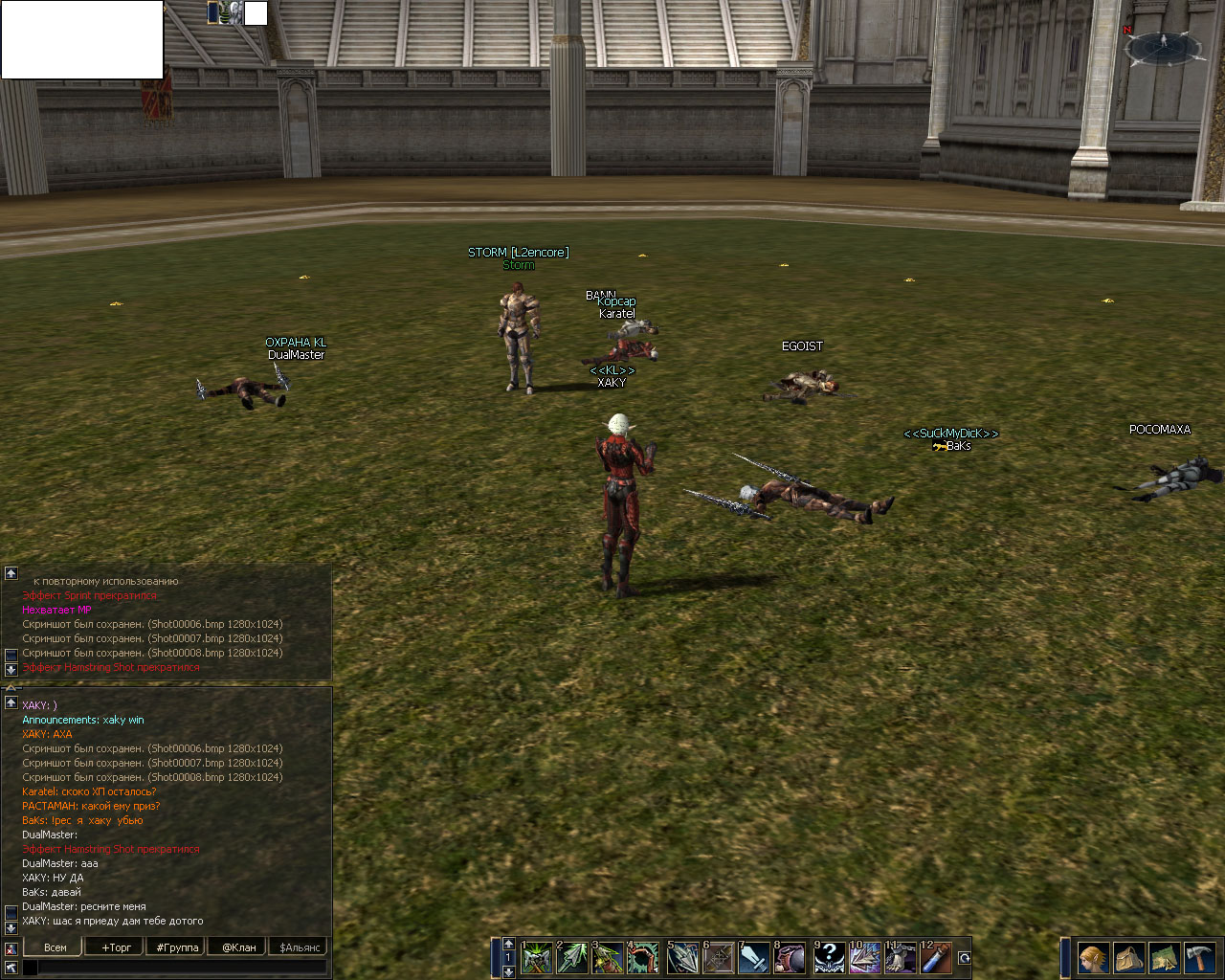Viewport: 1225px width, 980px height.
Task: Open the +Торг trade chat tab
Action: coord(117,947)
